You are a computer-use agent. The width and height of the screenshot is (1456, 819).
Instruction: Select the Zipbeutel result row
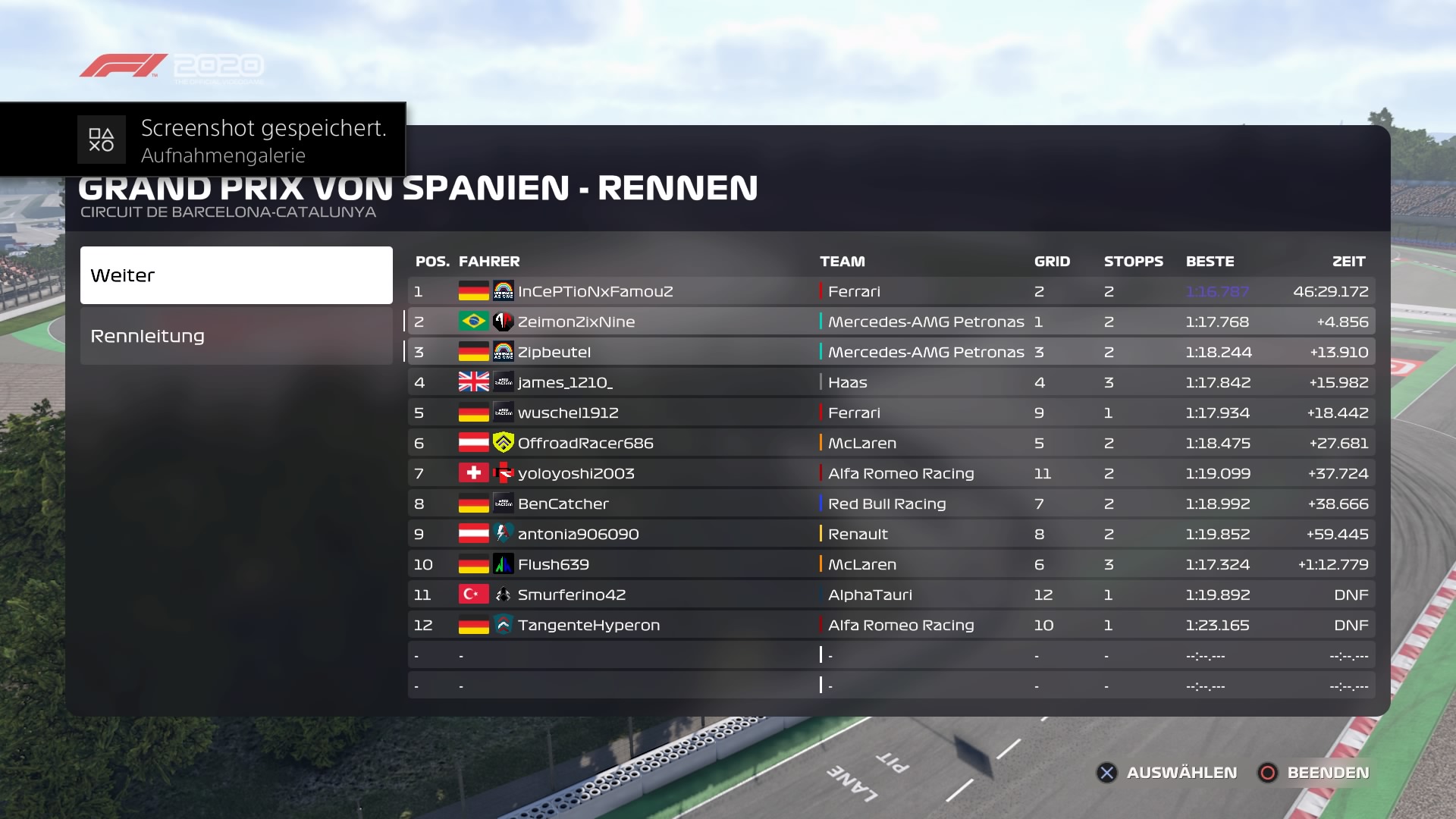coord(890,352)
